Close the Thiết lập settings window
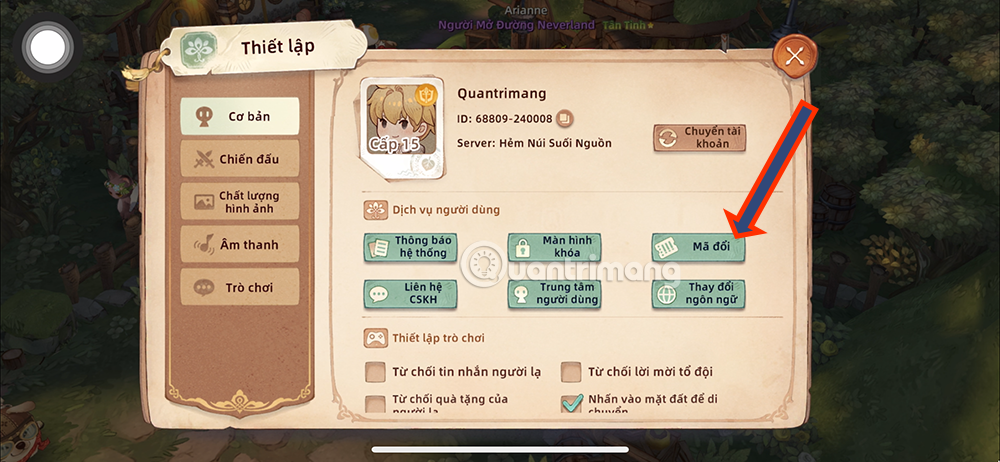The height and width of the screenshot is (462, 1000). point(795,56)
